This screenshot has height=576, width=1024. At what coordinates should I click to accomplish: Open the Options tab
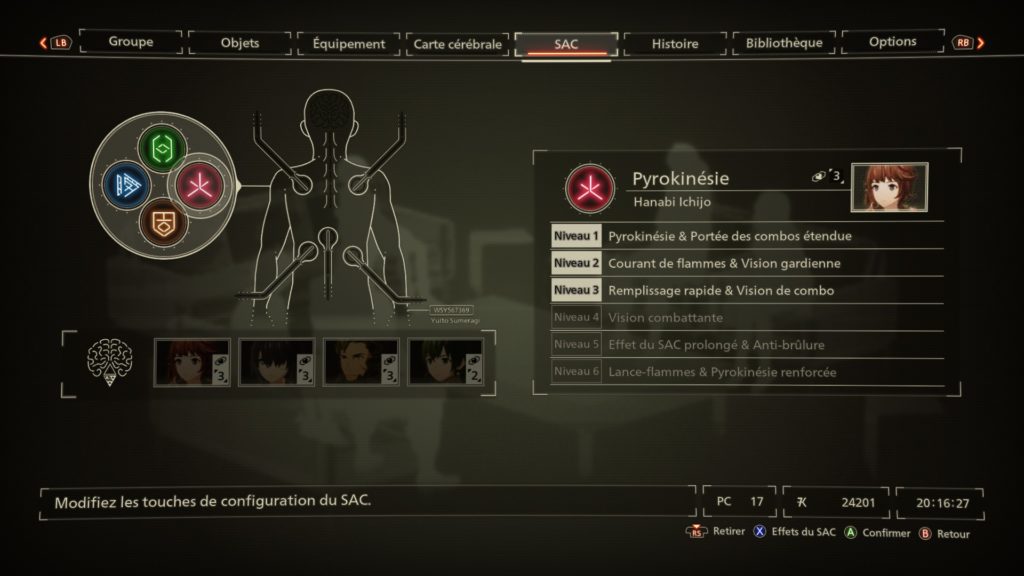click(x=893, y=42)
